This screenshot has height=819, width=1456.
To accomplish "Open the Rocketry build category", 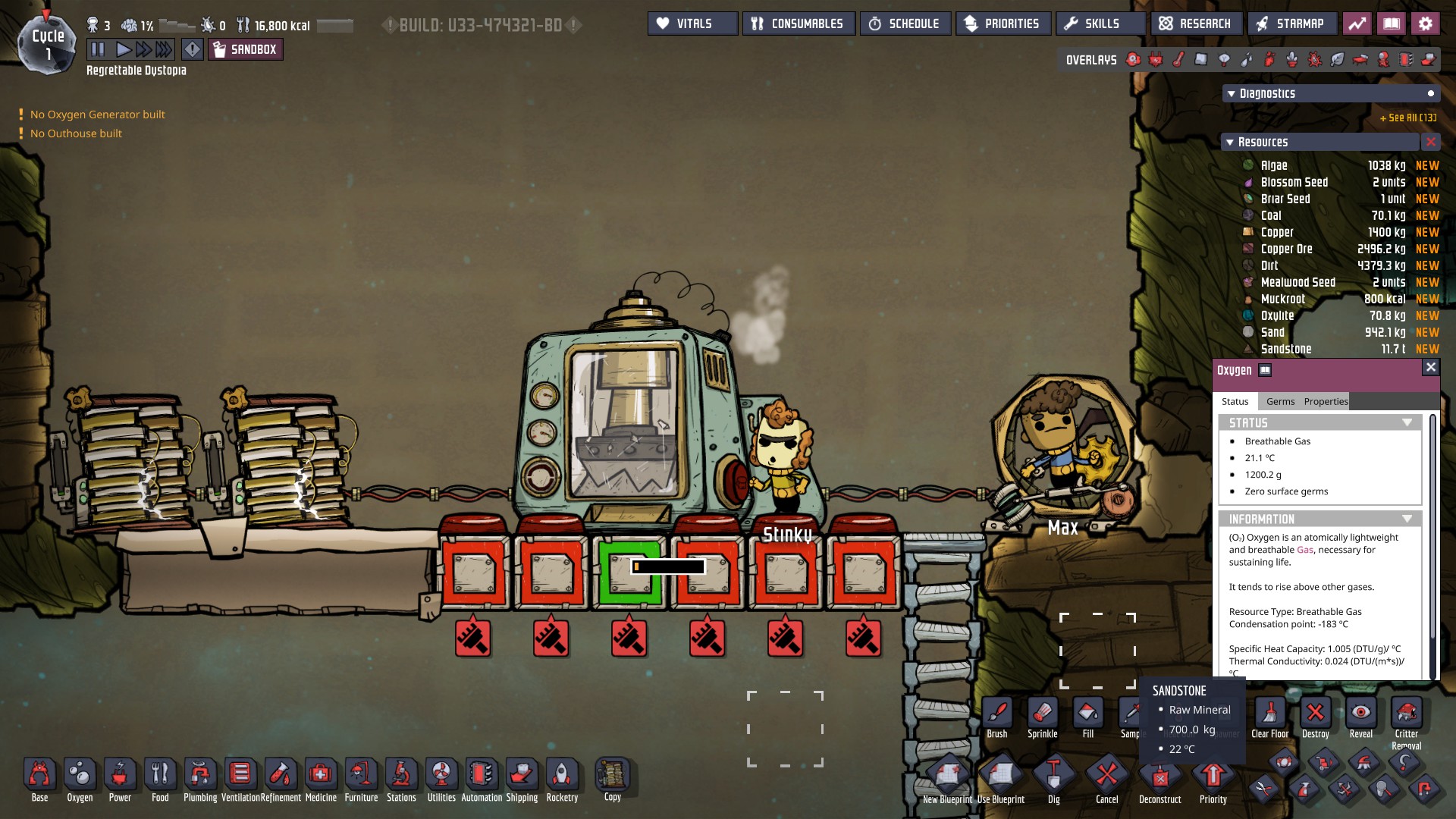I will (x=562, y=780).
